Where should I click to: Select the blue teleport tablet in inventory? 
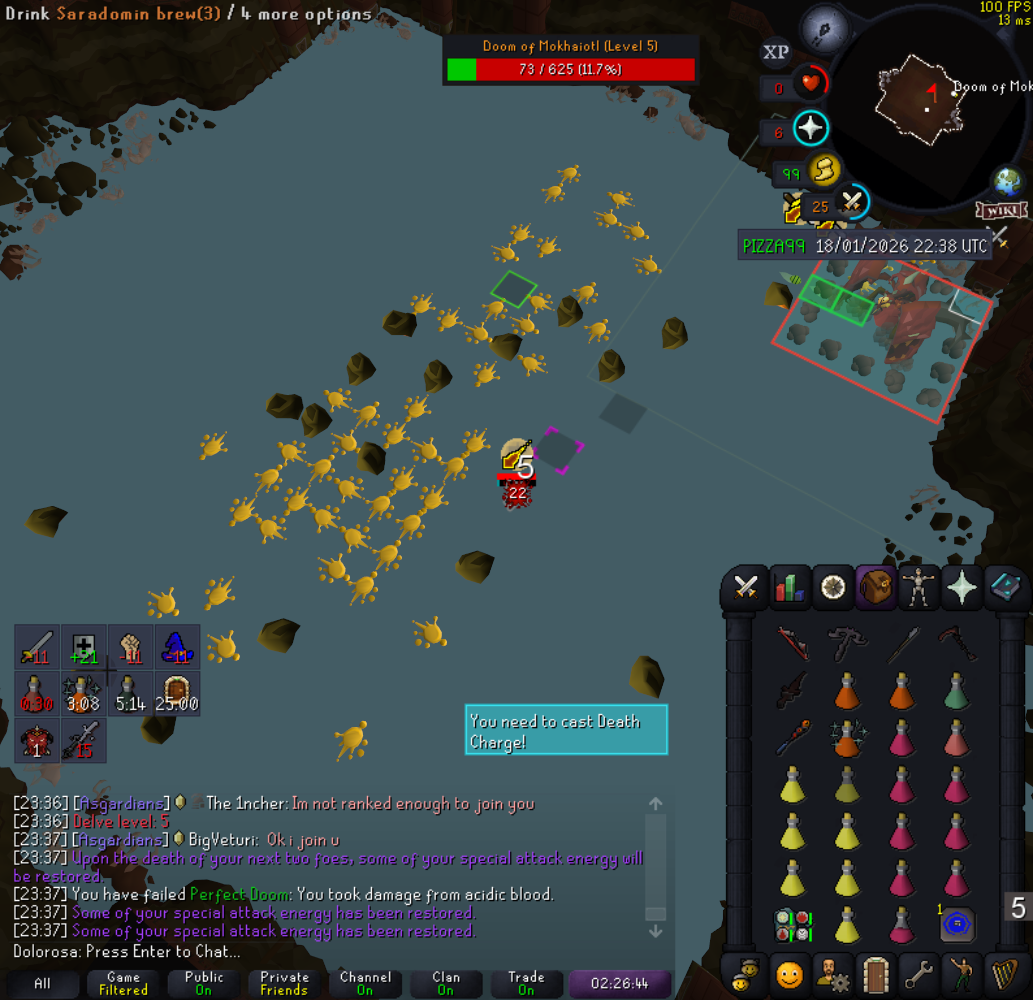[x=957, y=924]
